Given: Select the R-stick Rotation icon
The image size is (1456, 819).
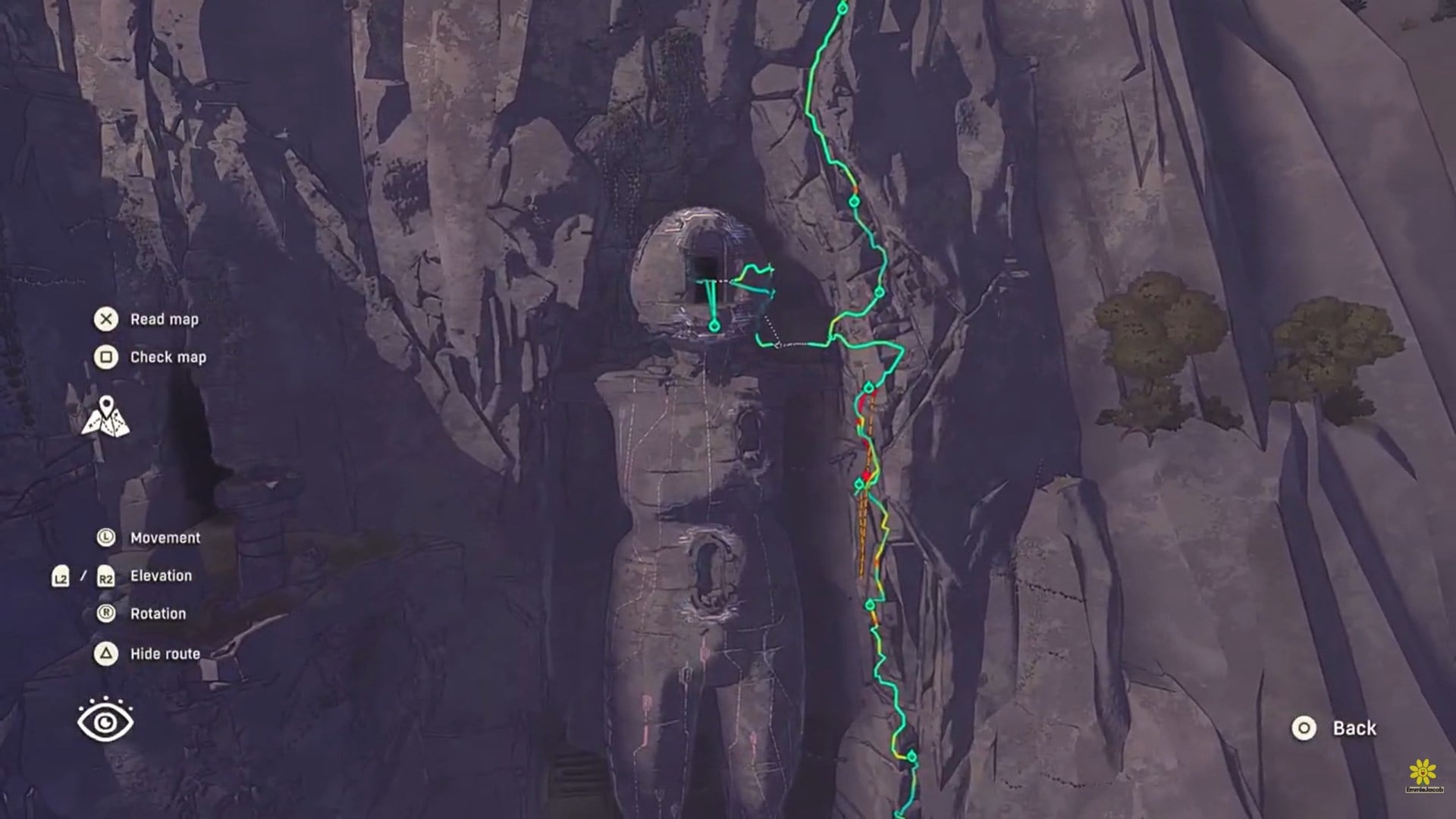Looking at the screenshot, I should pyautogui.click(x=106, y=613).
